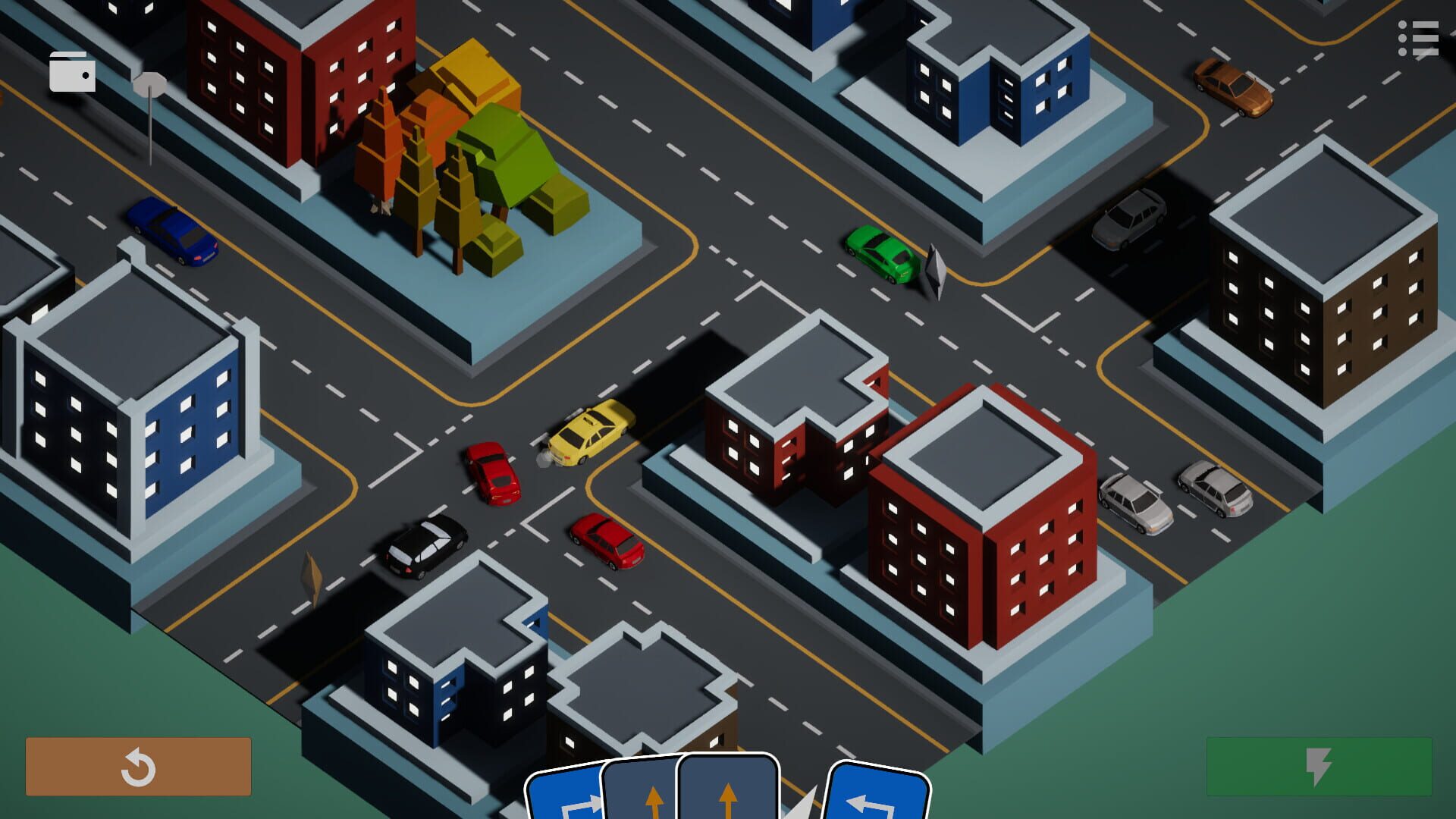Click the blue car on the left street
This screenshot has width=1456, height=819.
171,231
